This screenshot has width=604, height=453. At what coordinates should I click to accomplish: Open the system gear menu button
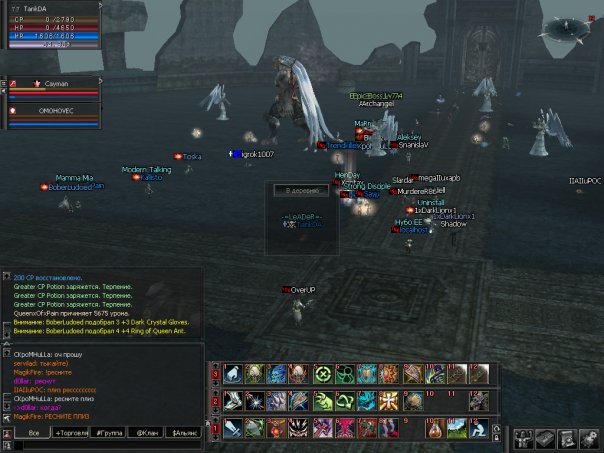point(588,438)
